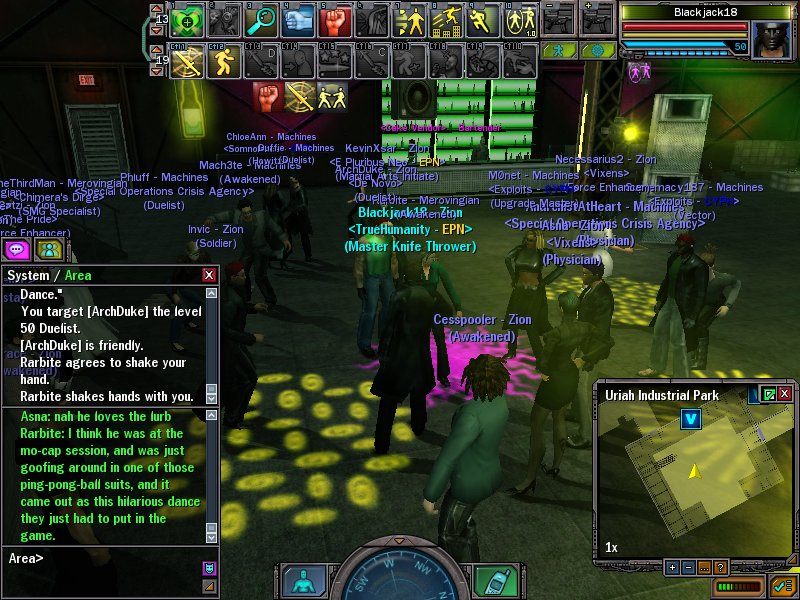Open the team members panel button
This screenshot has height=600, width=800.
tap(50, 249)
